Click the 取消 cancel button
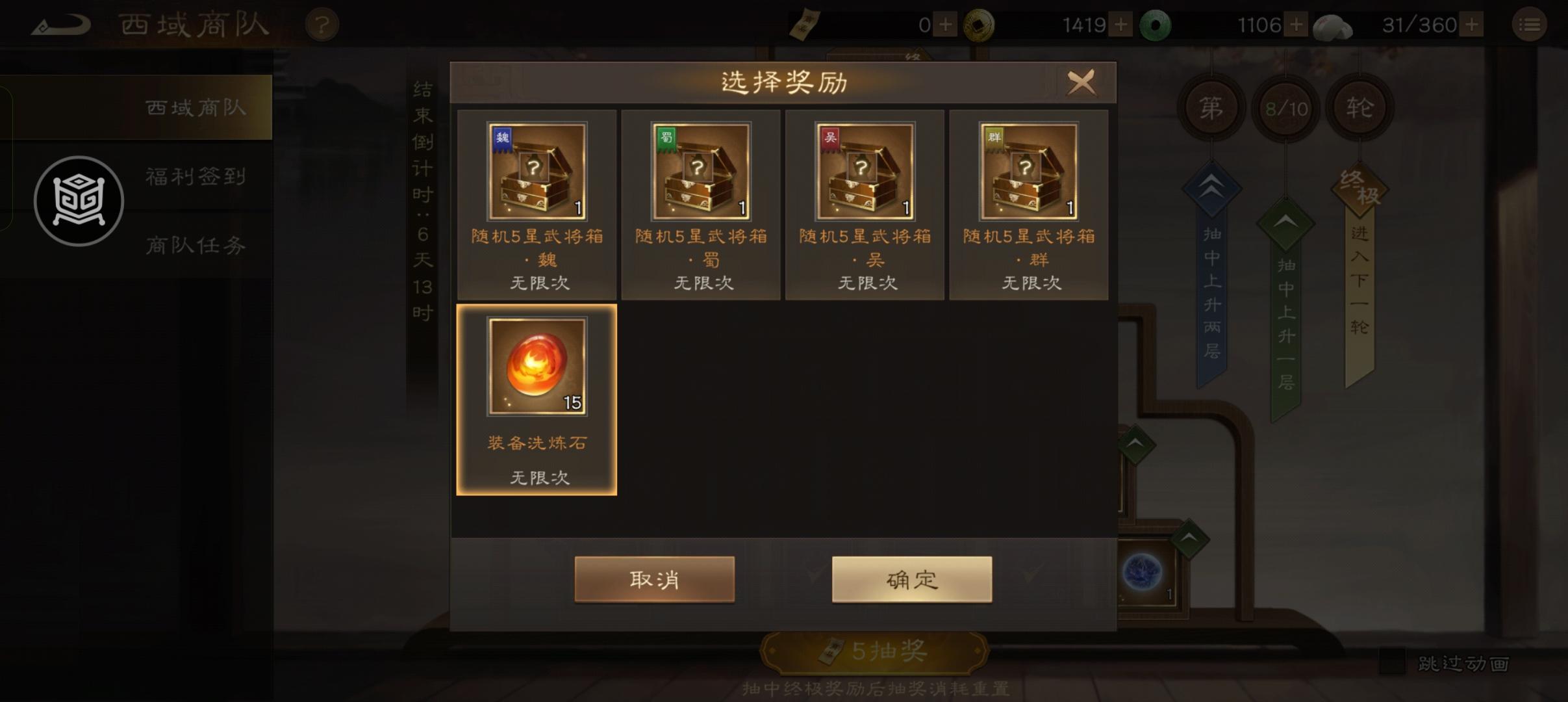The height and width of the screenshot is (702, 1568). pyautogui.click(x=654, y=578)
